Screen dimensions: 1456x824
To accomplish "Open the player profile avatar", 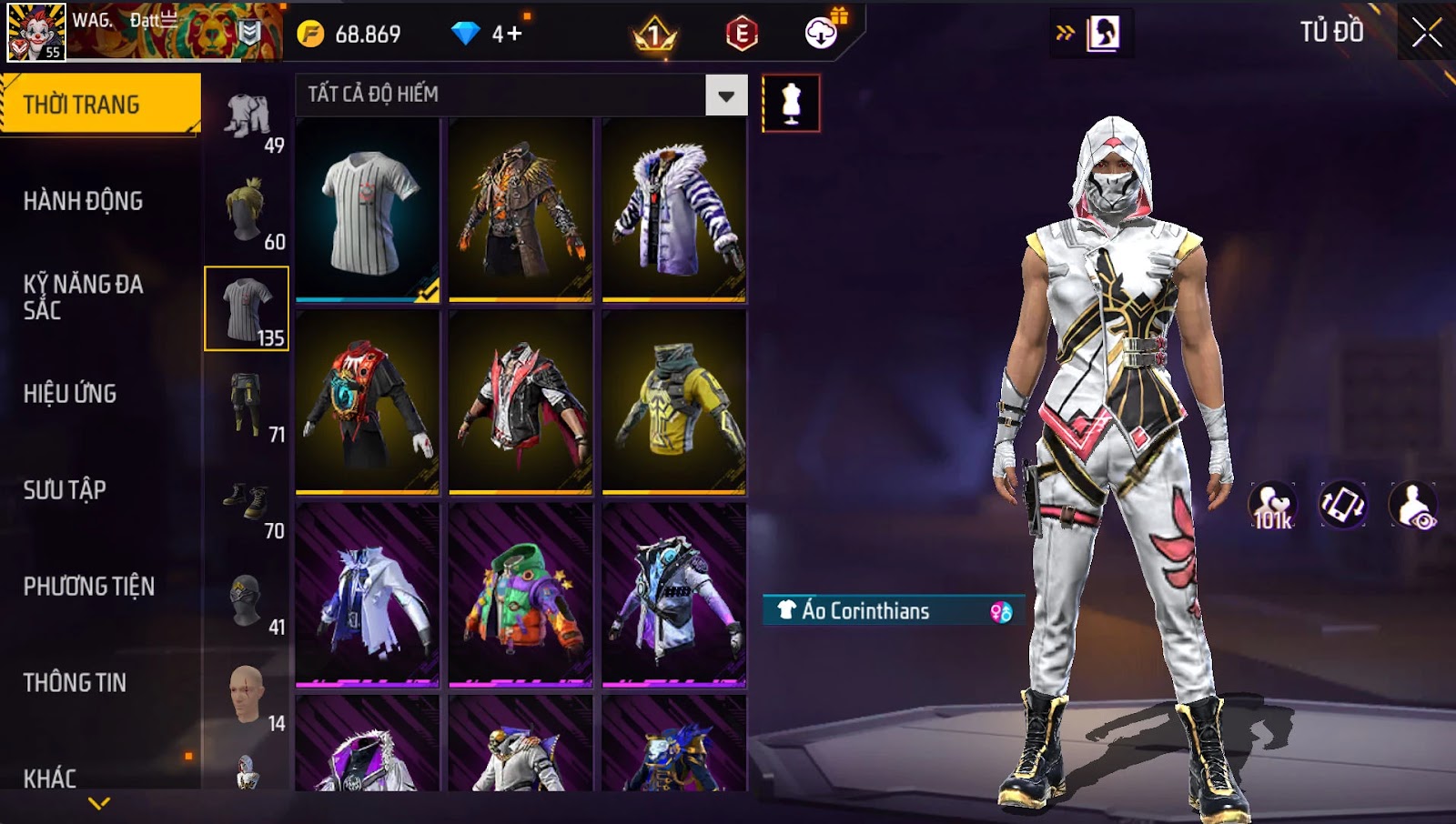I will 36,33.
